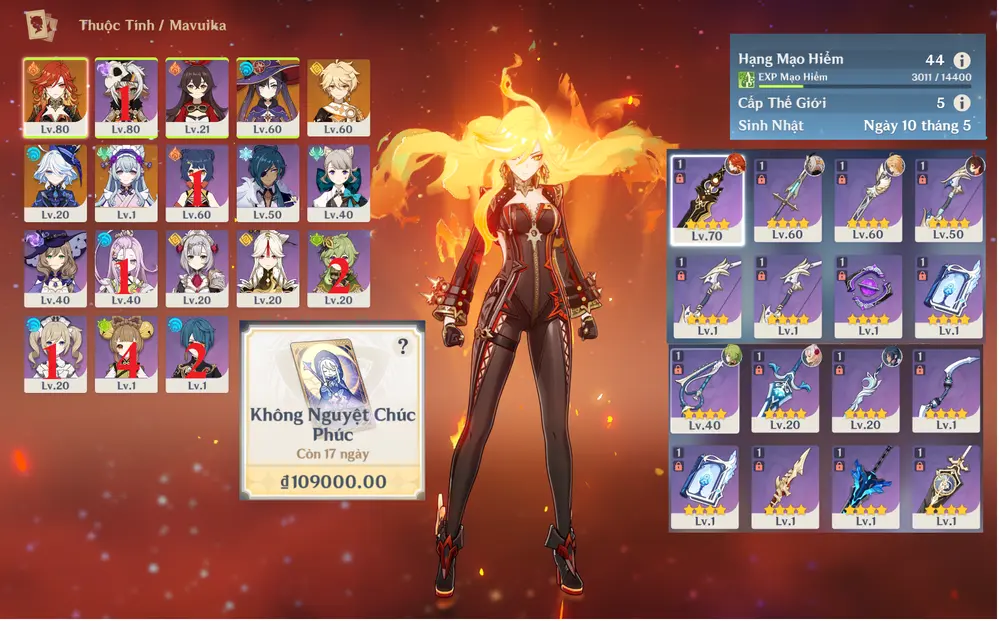Show info for Hạng Mạo Hiểm

[x=961, y=60]
